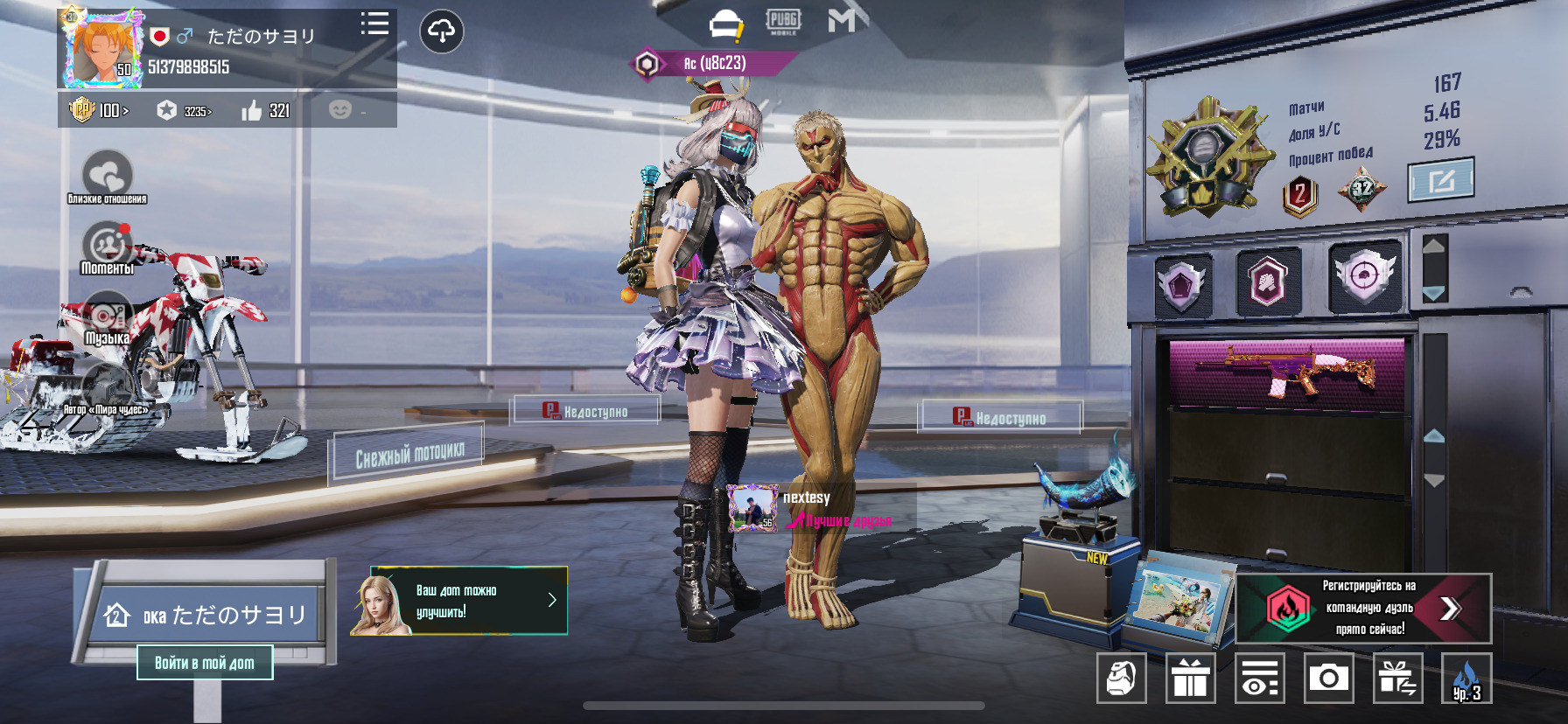This screenshot has width=1568, height=724.
Task: Open the PUBG Mobile logo tab
Action: point(782,22)
